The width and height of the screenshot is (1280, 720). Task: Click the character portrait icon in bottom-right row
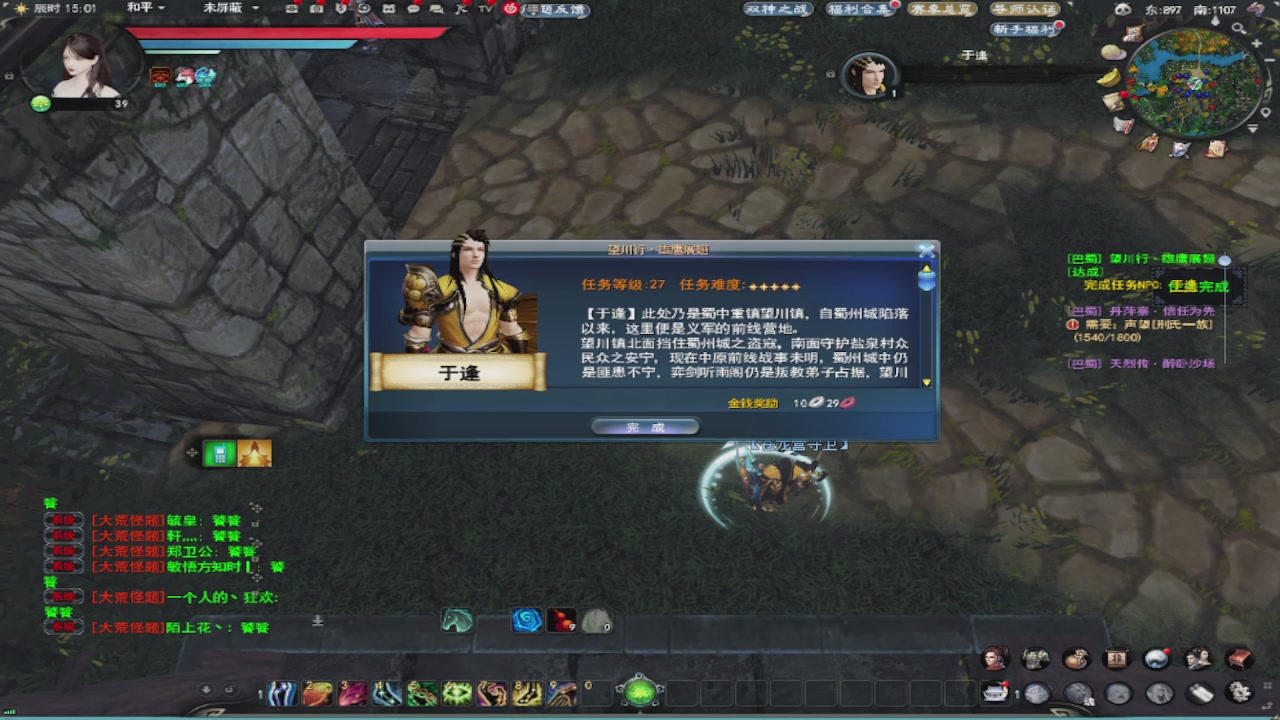[993, 658]
